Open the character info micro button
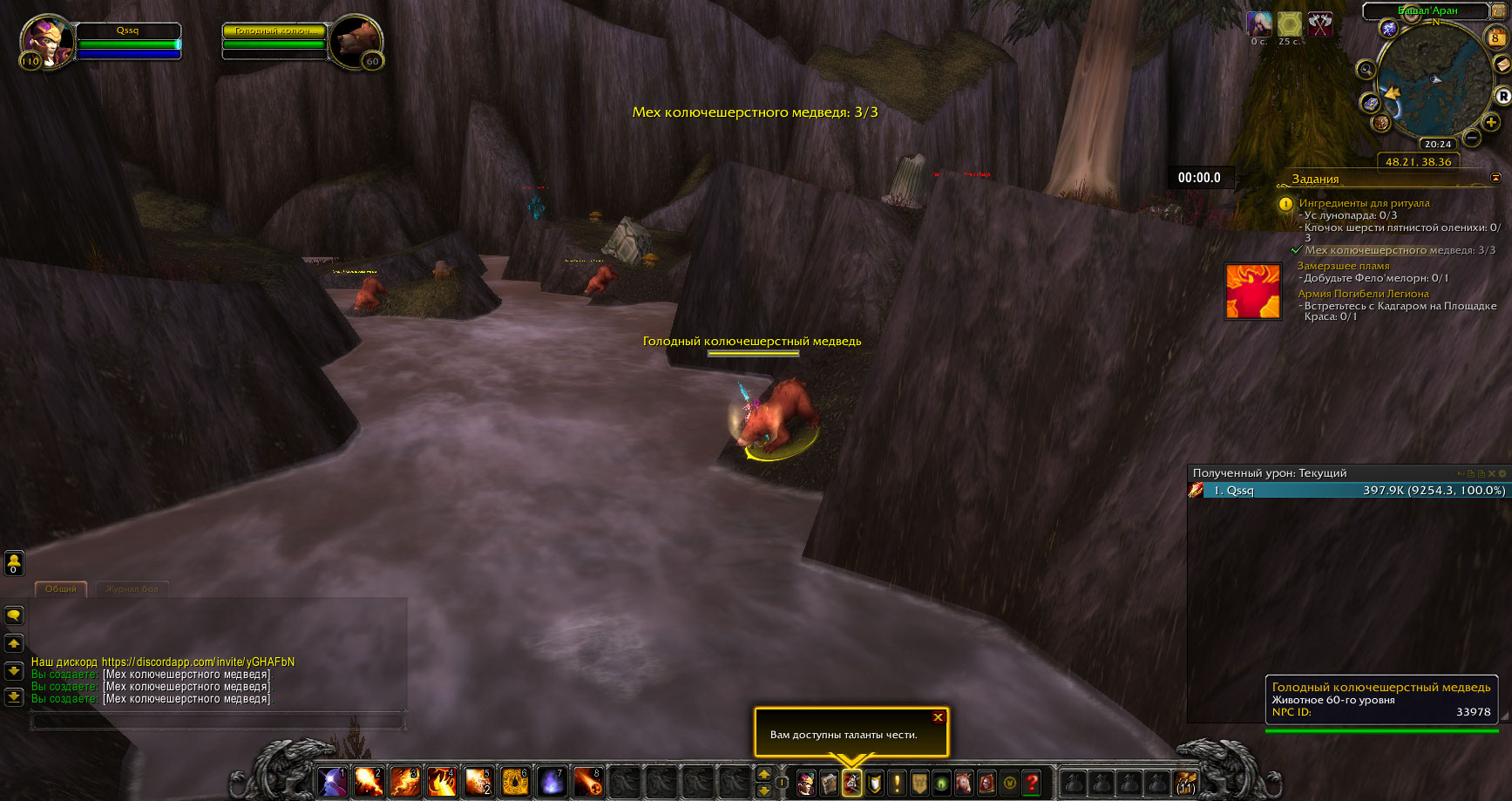This screenshot has width=1512, height=801. (x=806, y=783)
